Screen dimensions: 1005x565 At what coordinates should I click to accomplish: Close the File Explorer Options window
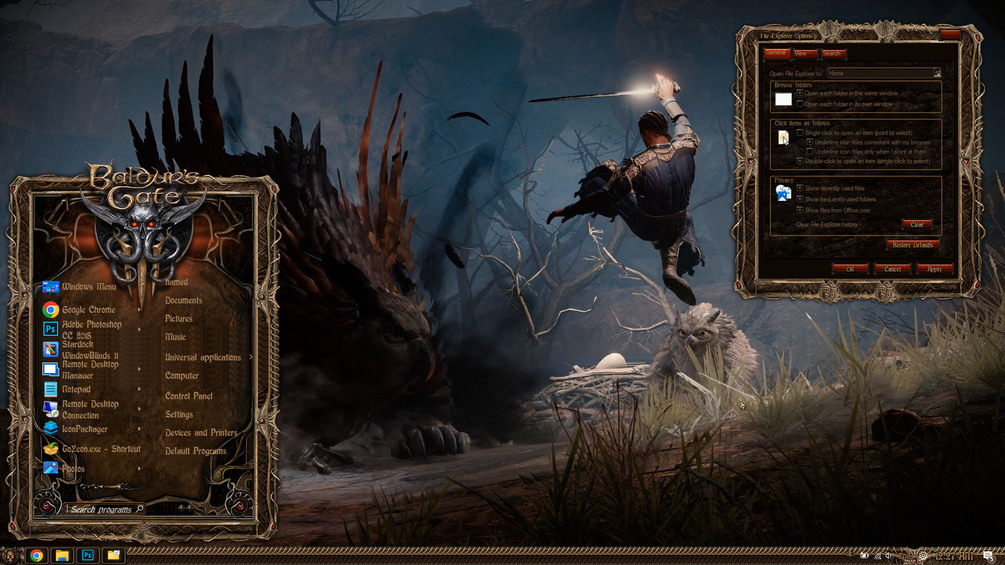(x=949, y=35)
